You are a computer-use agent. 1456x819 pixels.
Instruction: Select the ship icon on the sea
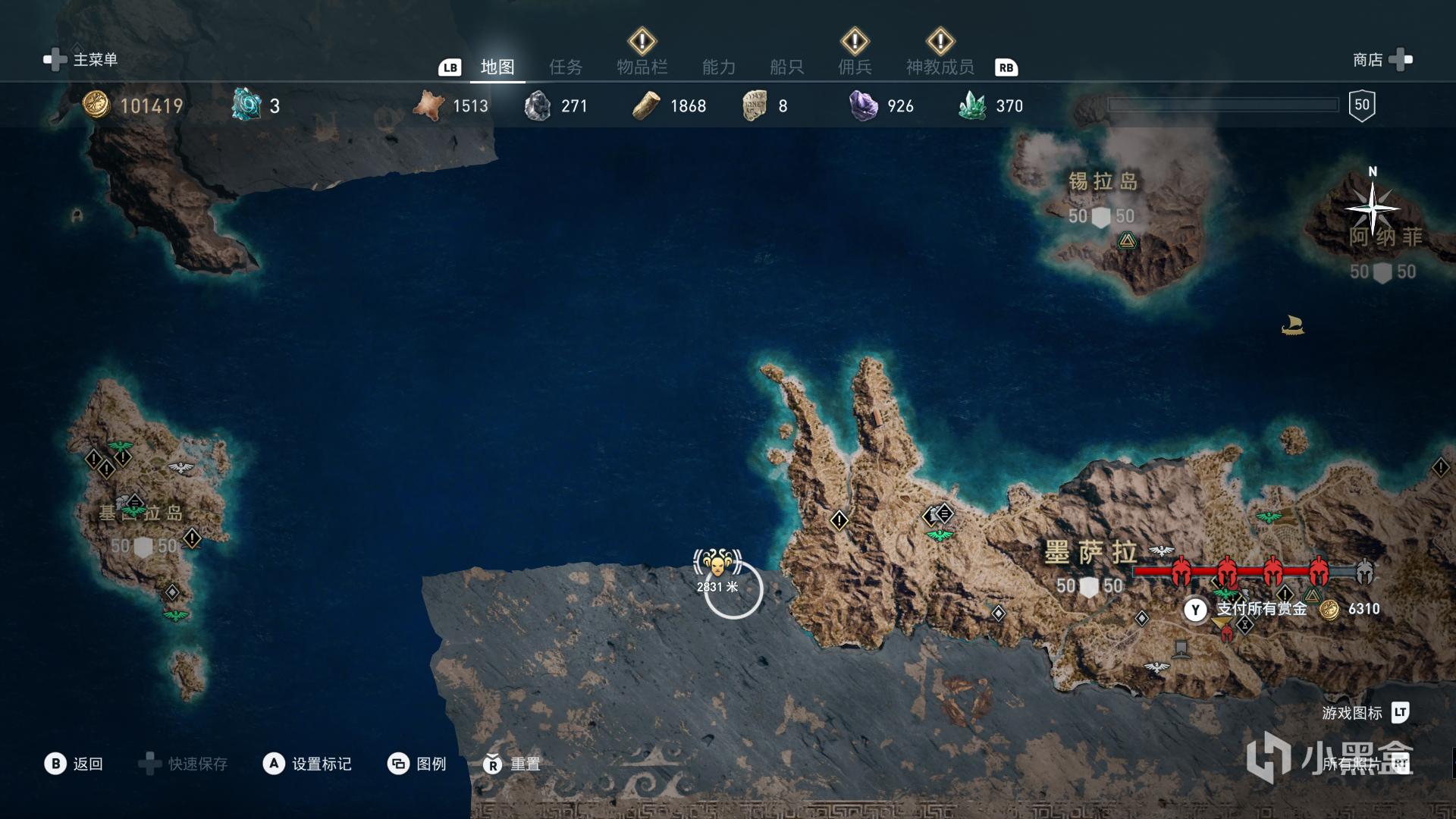click(x=1292, y=325)
